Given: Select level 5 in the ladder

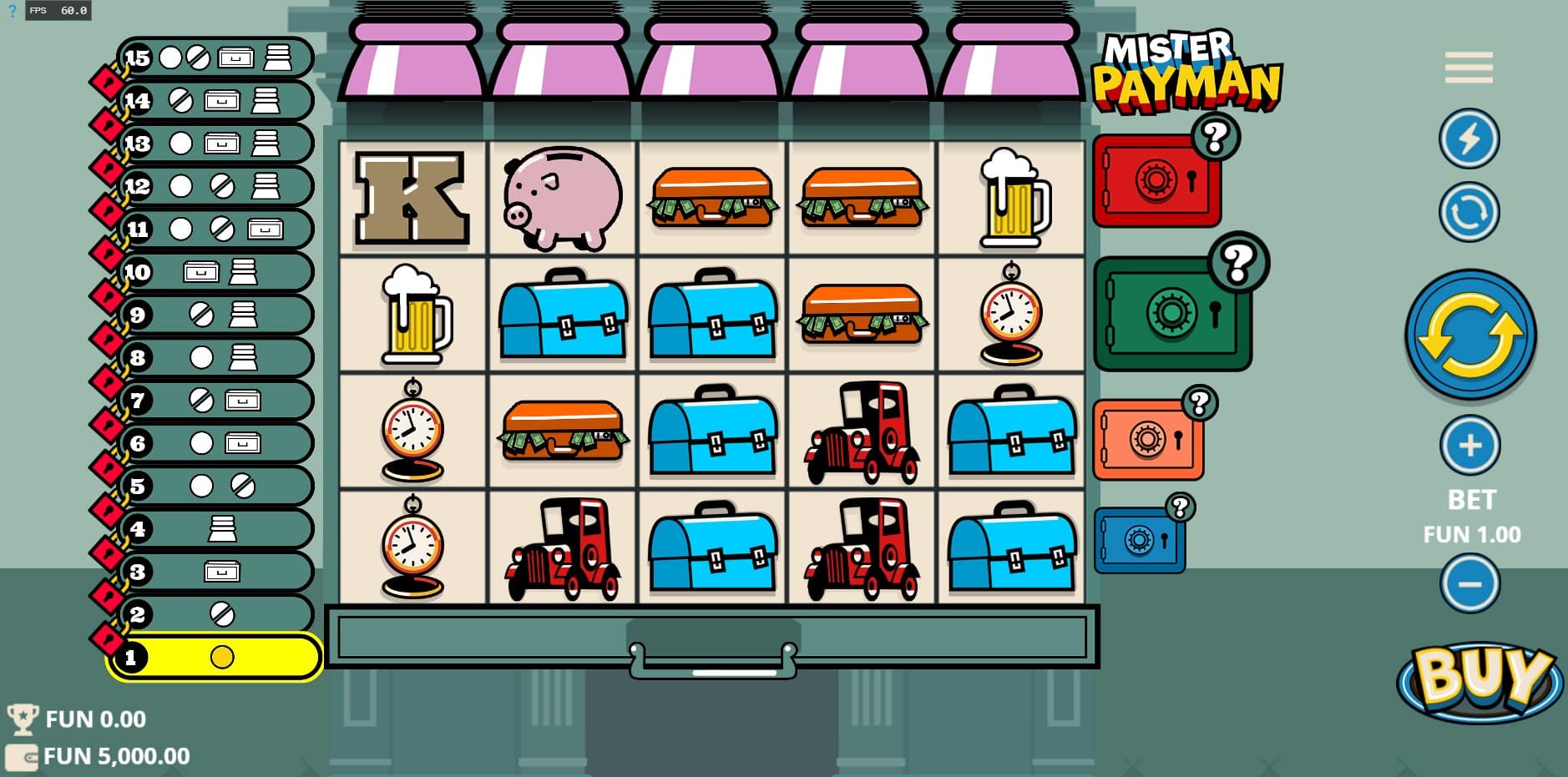Looking at the screenshot, I should (x=215, y=486).
